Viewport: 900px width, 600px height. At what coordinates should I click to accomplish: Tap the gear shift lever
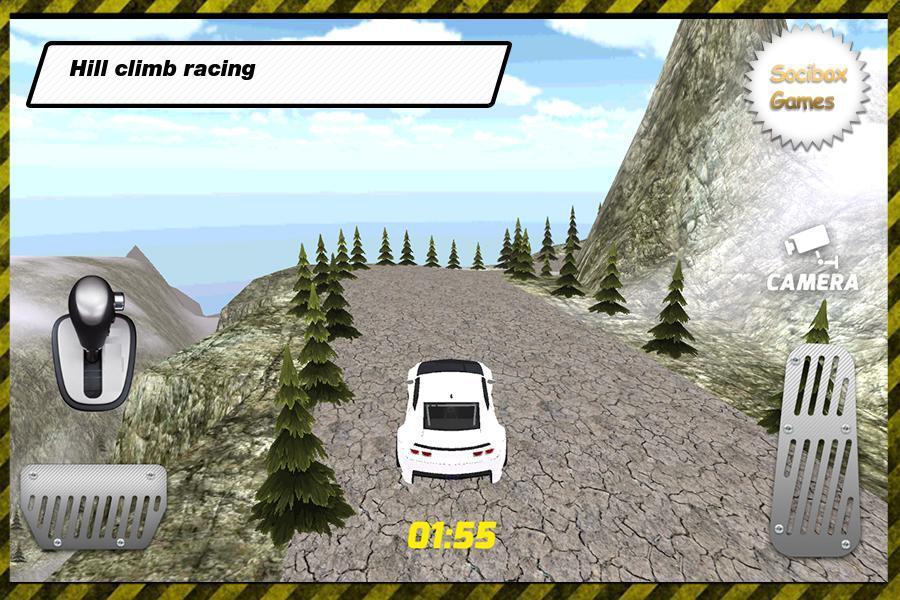point(93,341)
